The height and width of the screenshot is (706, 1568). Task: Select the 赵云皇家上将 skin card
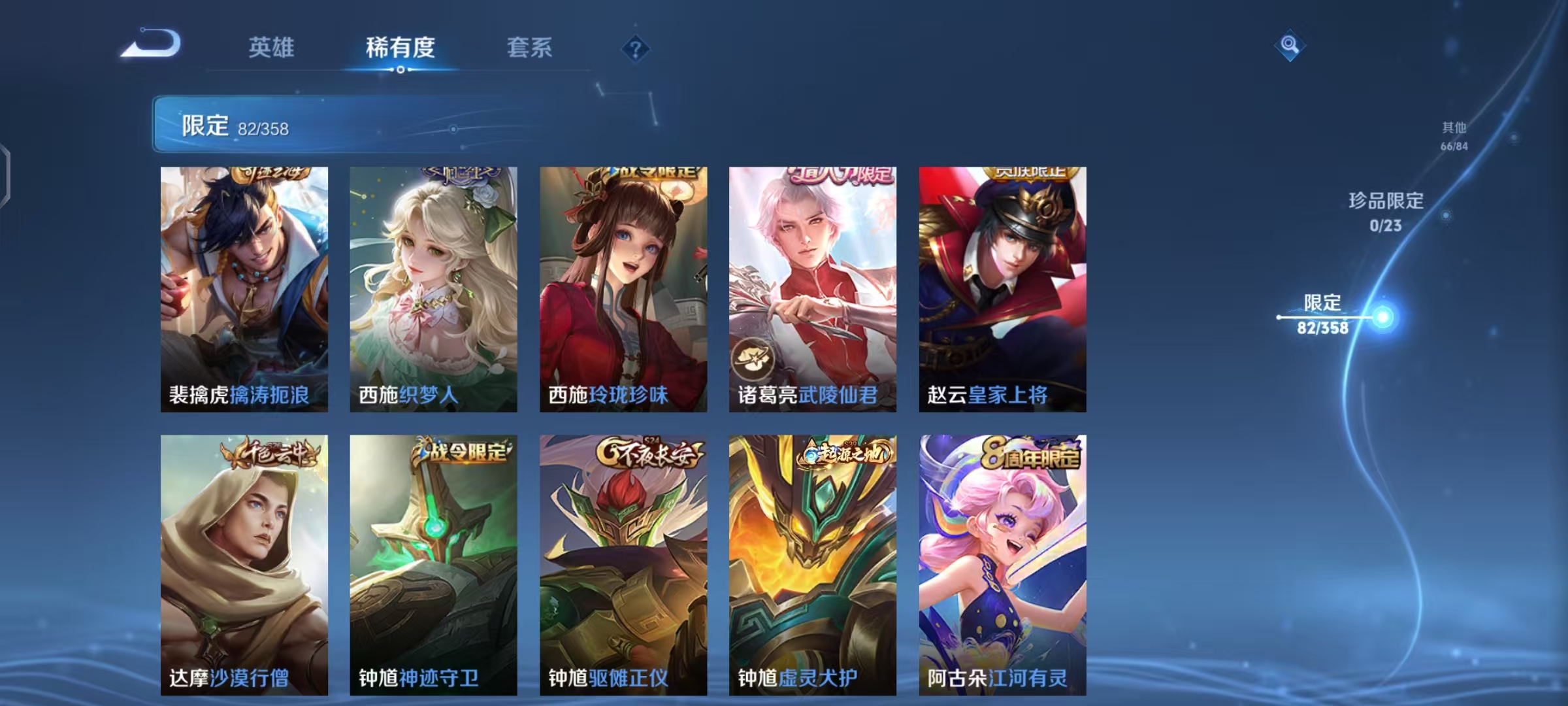click(x=1002, y=288)
